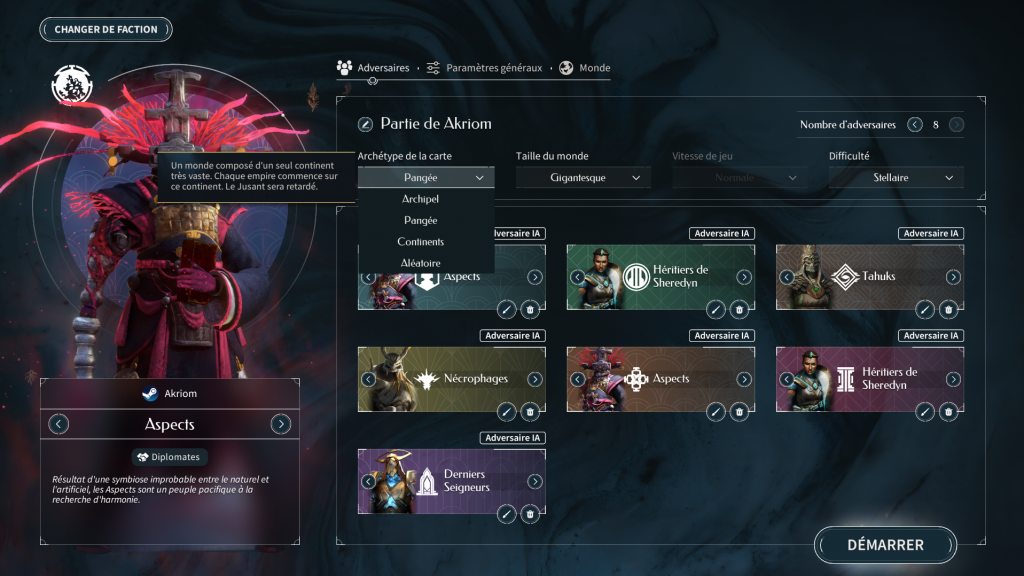Image resolution: width=1024 pixels, height=576 pixels.
Task: Cycle Nécrophages opponent to previous faction
Action: tap(368, 379)
